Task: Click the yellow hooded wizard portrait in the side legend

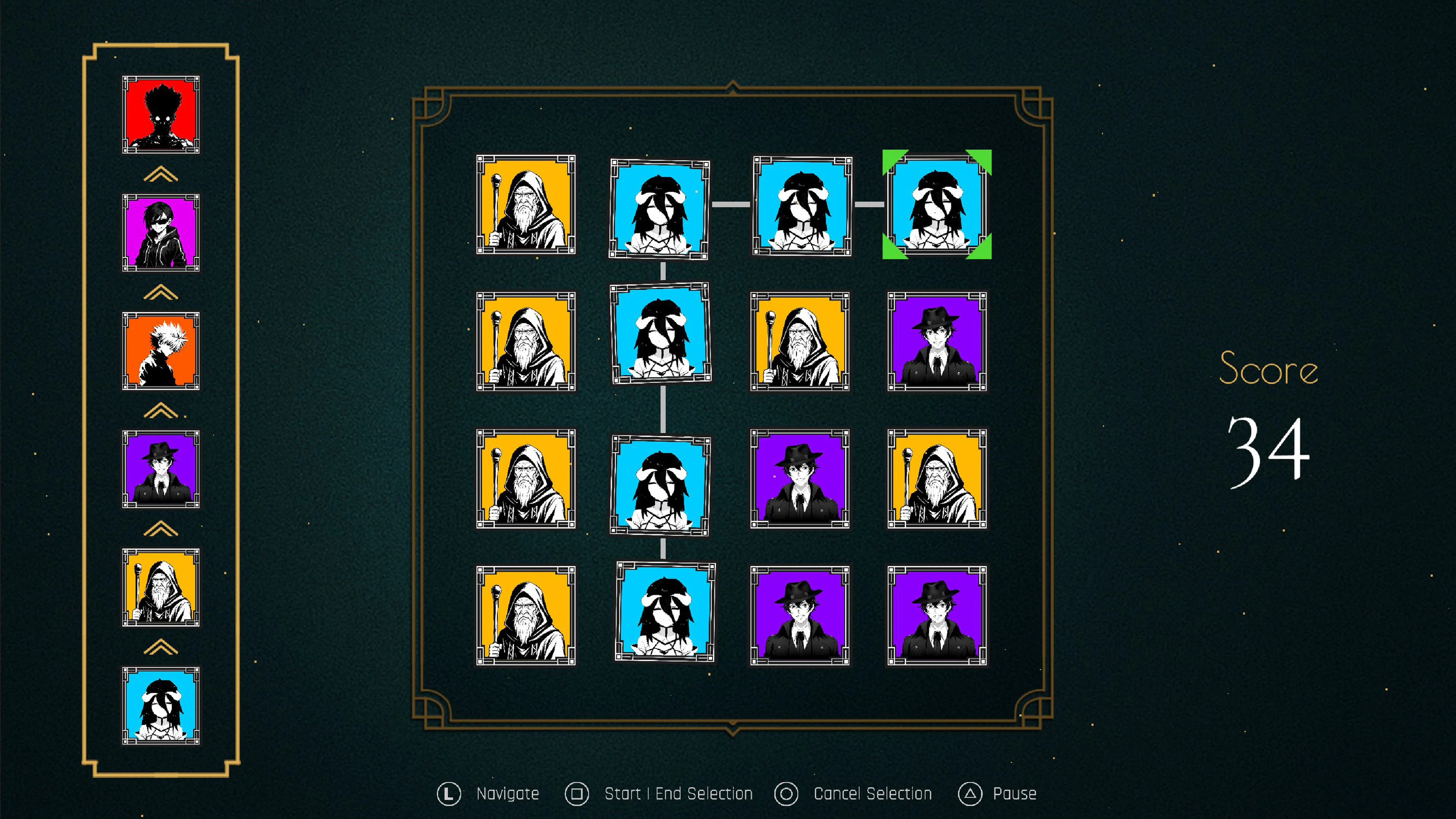Action: coord(161,587)
